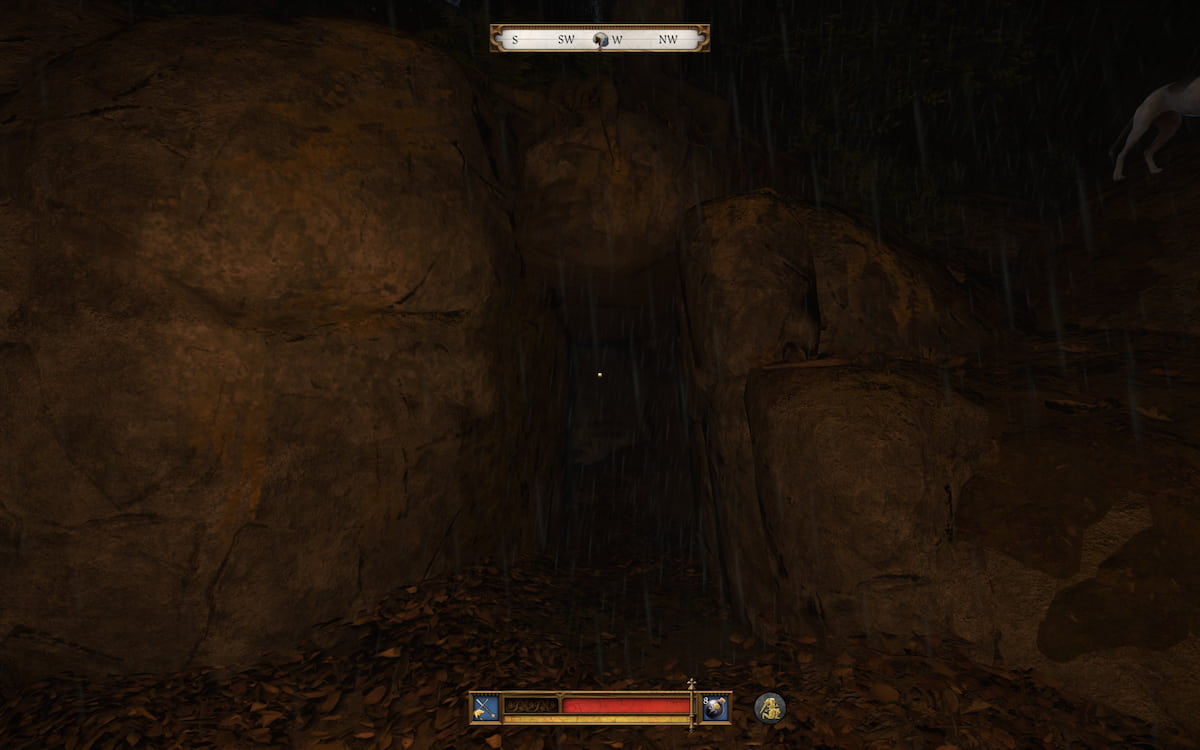Click the helmet marker on the compass
Image resolution: width=1200 pixels, height=750 pixels.
click(600, 39)
